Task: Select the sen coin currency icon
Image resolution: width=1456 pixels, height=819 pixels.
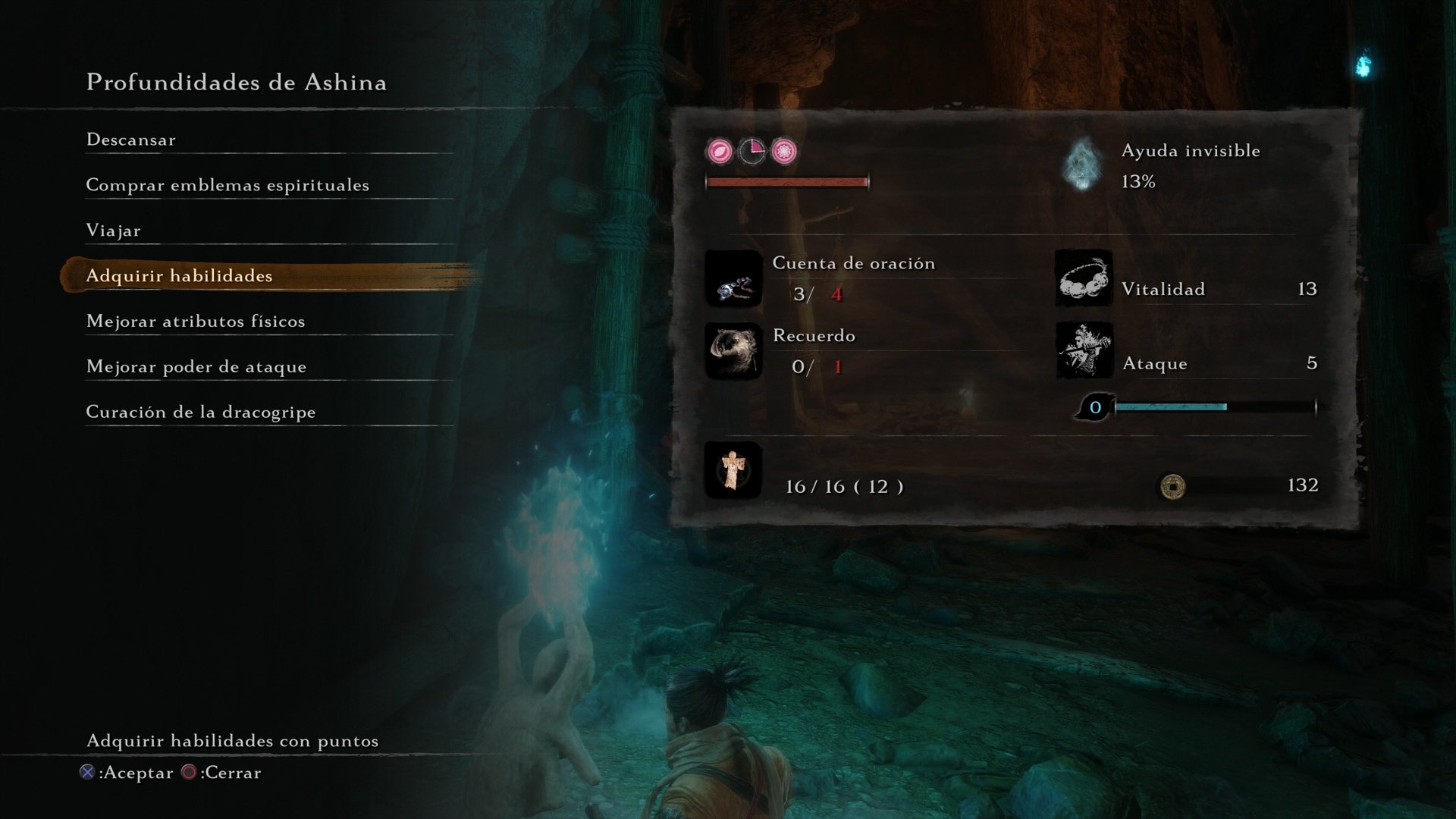Action: (x=1175, y=486)
